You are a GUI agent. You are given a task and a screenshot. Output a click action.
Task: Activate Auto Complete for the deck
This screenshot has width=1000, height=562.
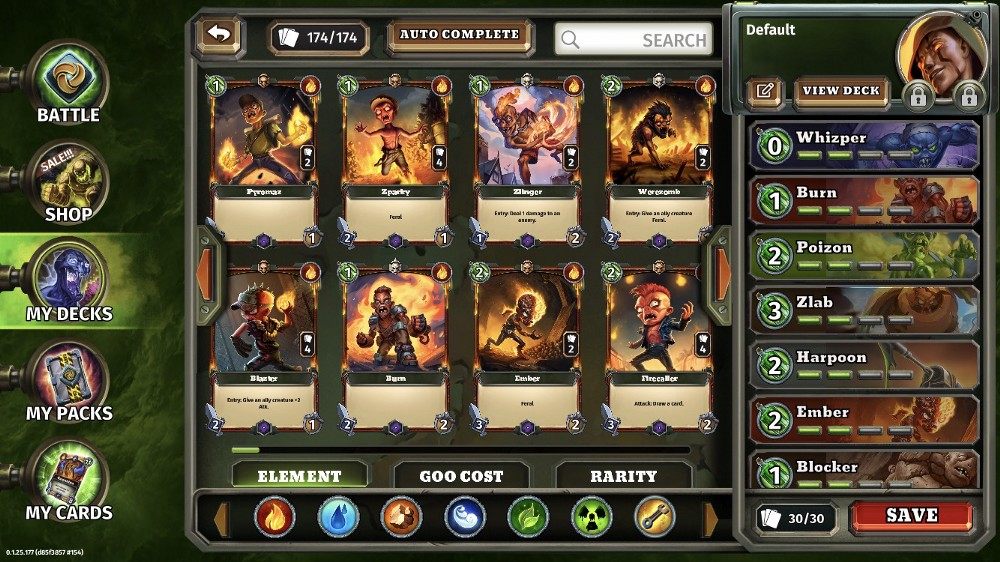460,35
